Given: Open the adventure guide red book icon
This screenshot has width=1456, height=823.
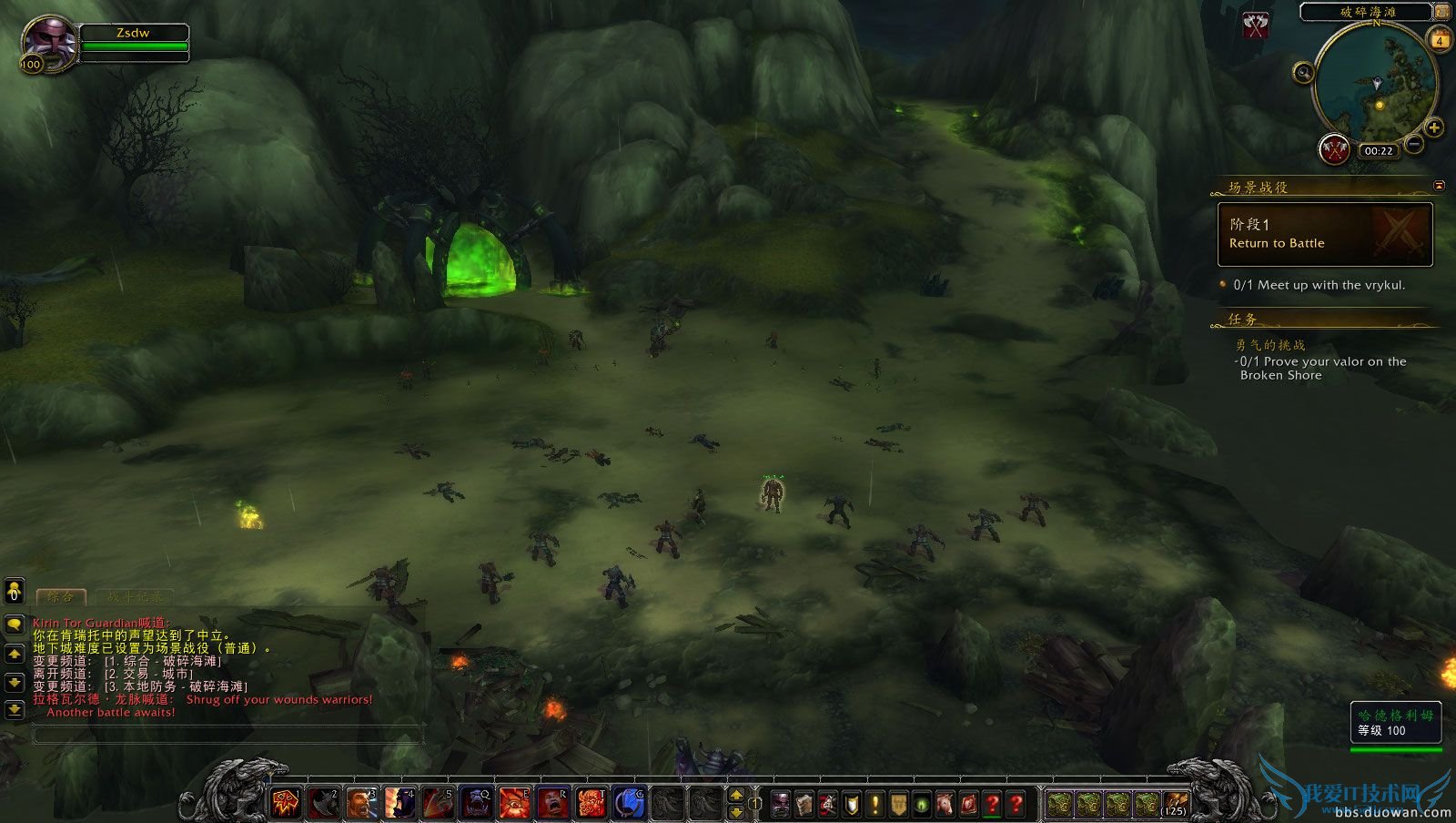Looking at the screenshot, I should [x=970, y=805].
